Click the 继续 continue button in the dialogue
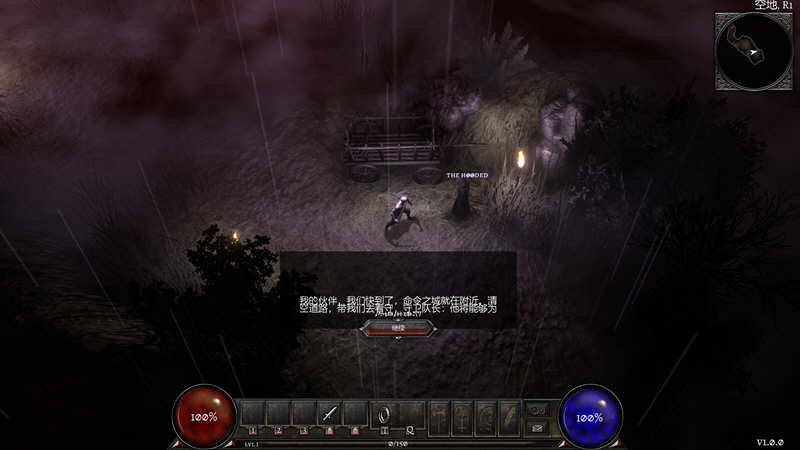The image size is (800, 450). [398, 327]
